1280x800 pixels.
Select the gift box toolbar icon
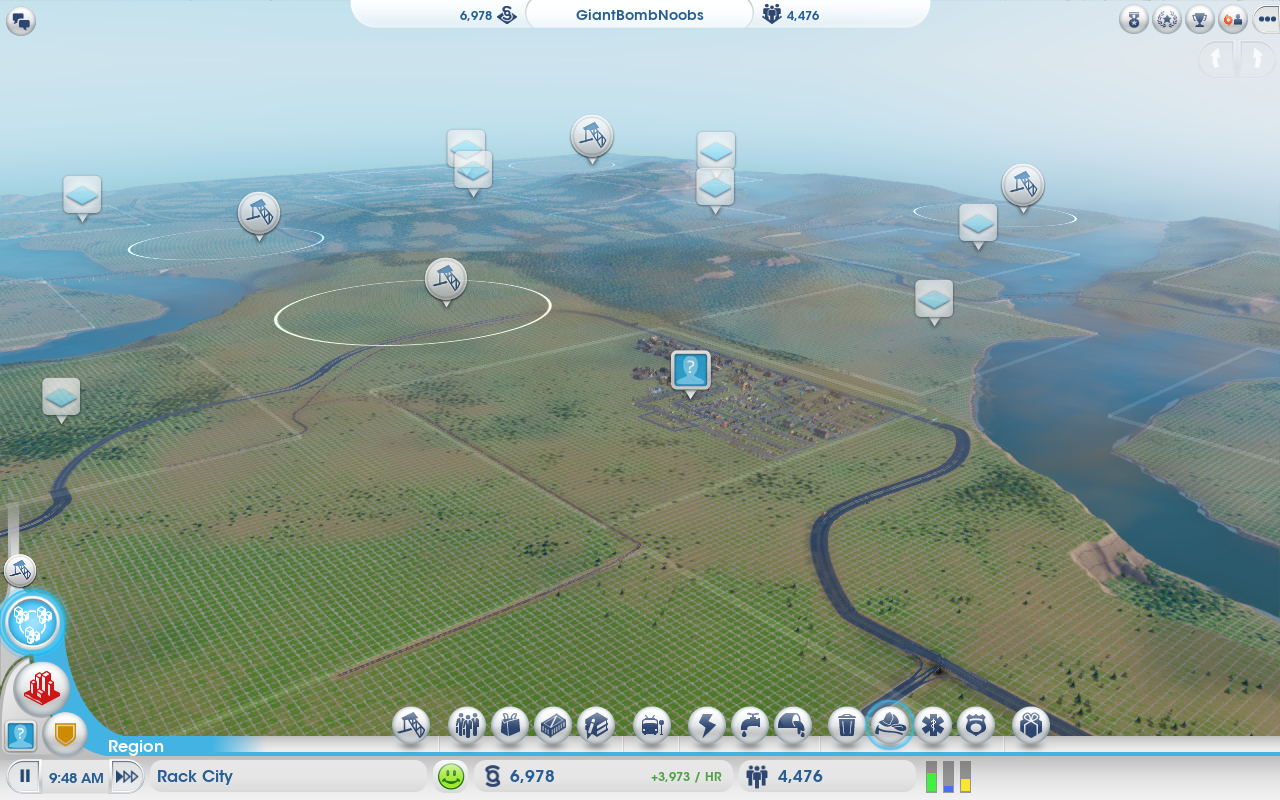click(1031, 725)
